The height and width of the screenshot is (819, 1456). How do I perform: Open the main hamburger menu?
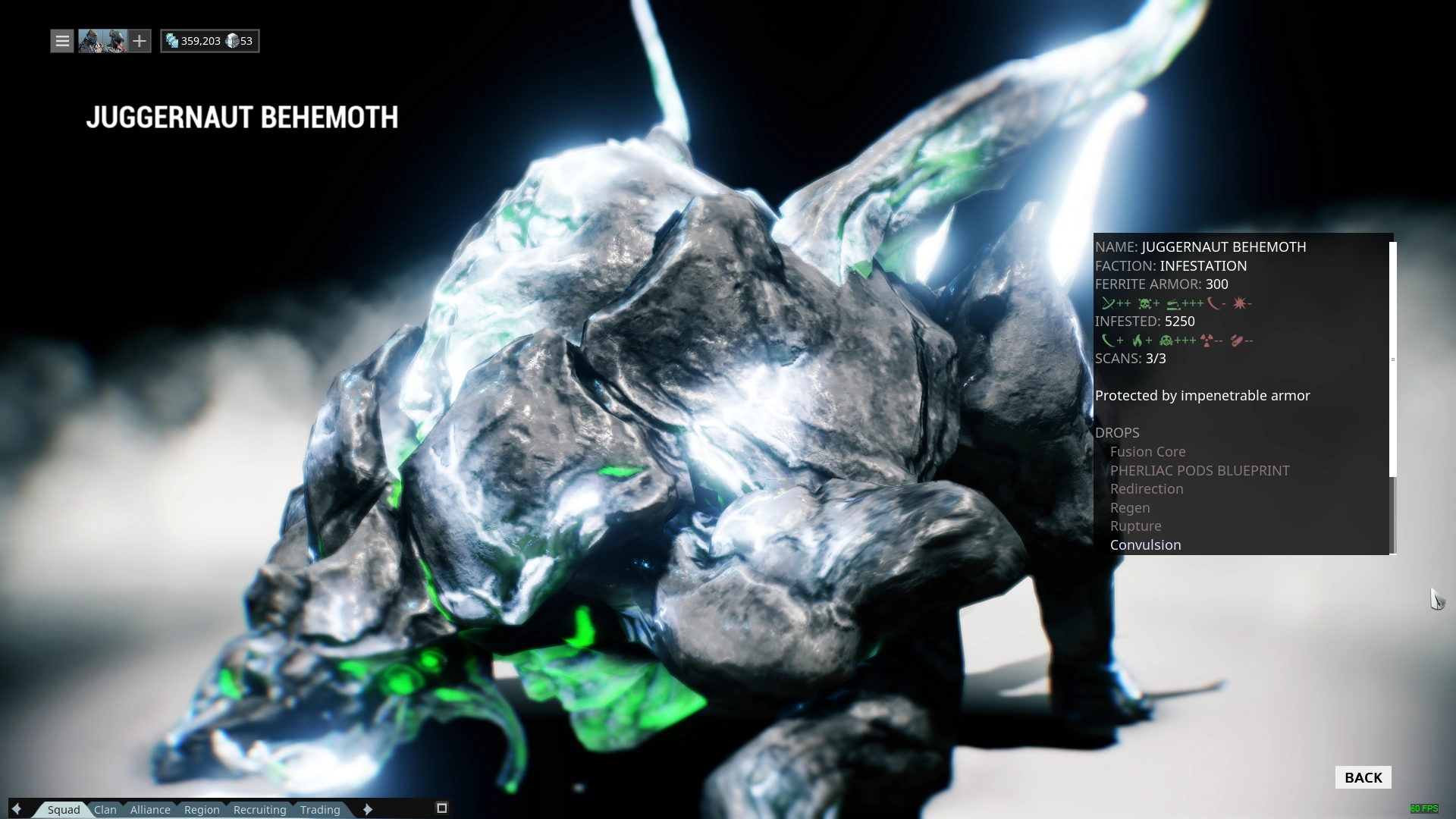[61, 41]
